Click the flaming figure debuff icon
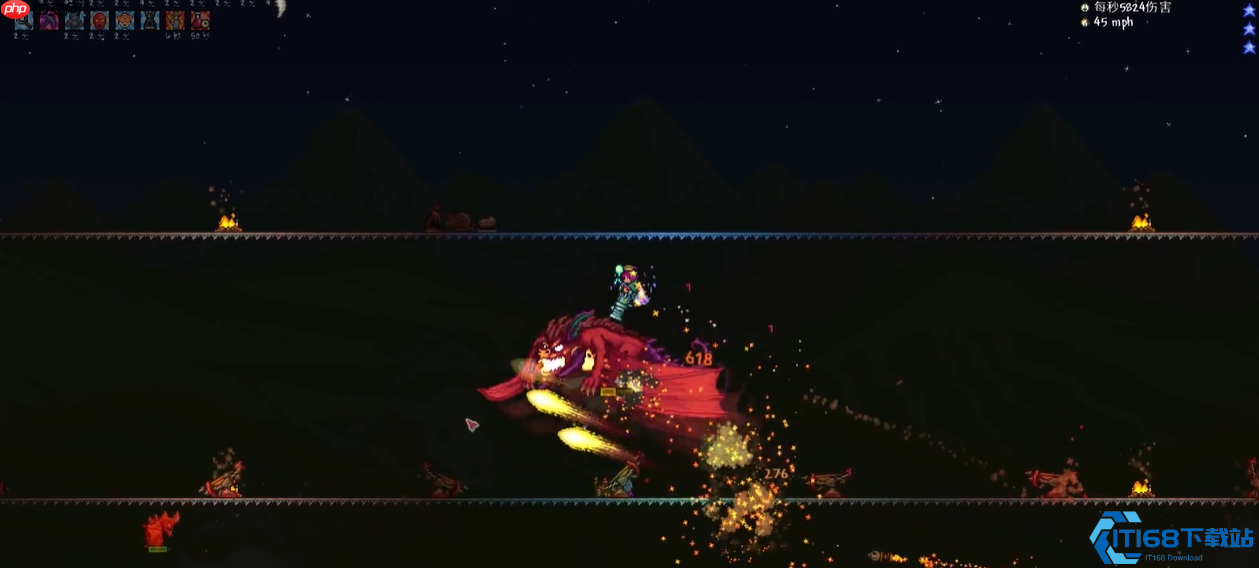This screenshot has height=568, width=1259. pyautogui.click(x=175, y=19)
